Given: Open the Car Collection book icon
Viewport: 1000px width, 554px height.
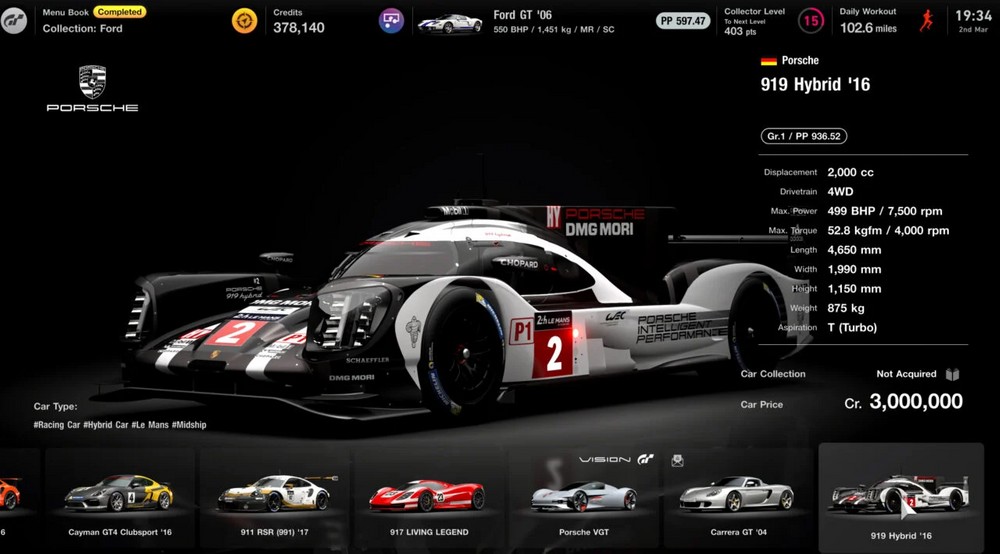Looking at the screenshot, I should coord(953,374).
